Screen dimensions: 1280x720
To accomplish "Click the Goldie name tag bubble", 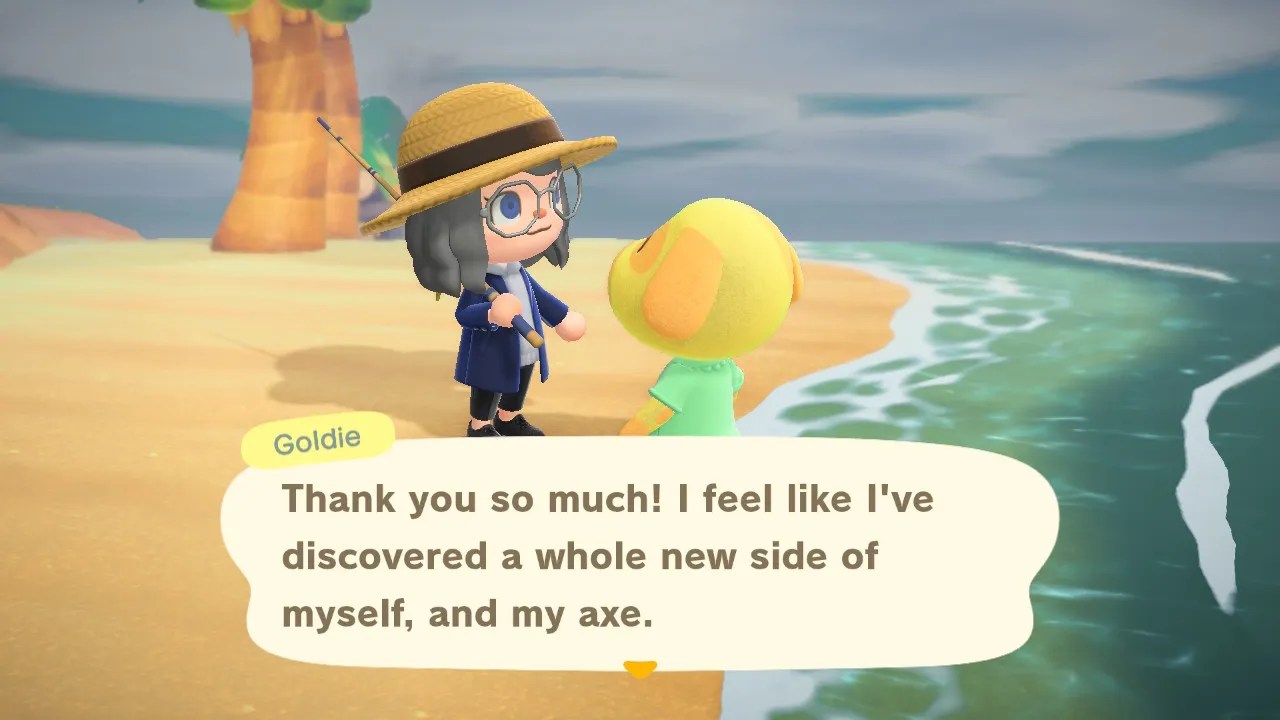I will [x=317, y=440].
